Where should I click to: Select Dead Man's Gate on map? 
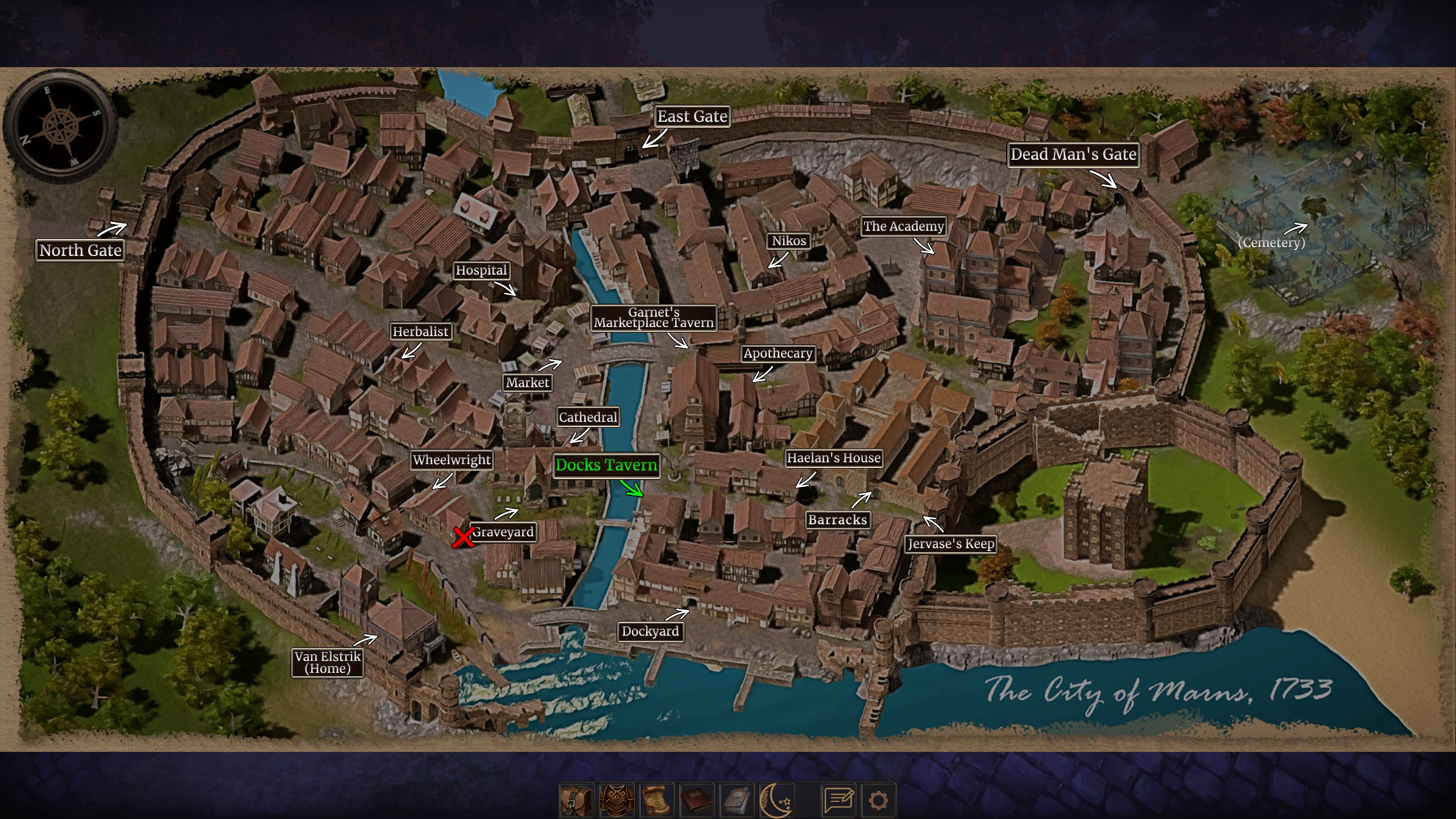point(1073,155)
